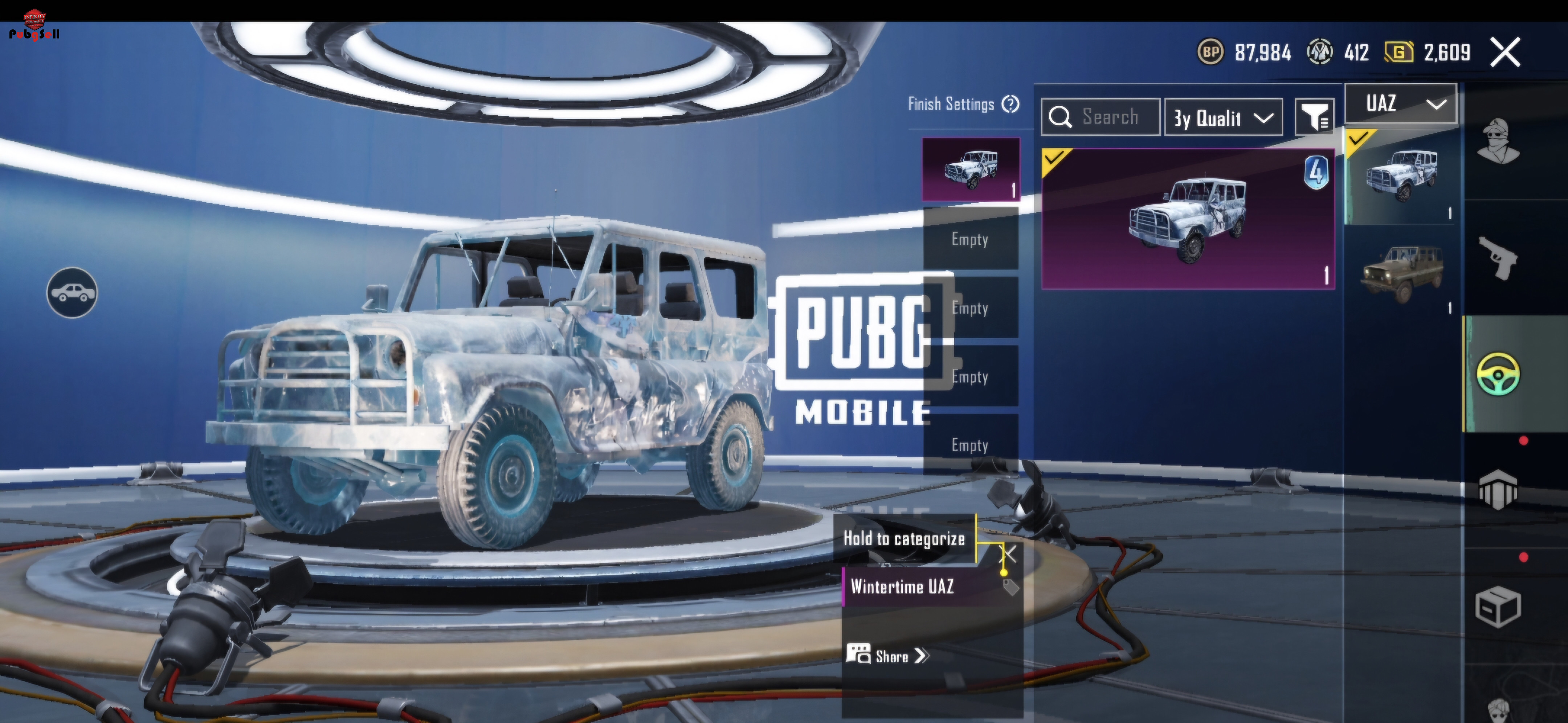The image size is (1568, 723).
Task: Open the crate box tab
Action: click(x=1498, y=606)
